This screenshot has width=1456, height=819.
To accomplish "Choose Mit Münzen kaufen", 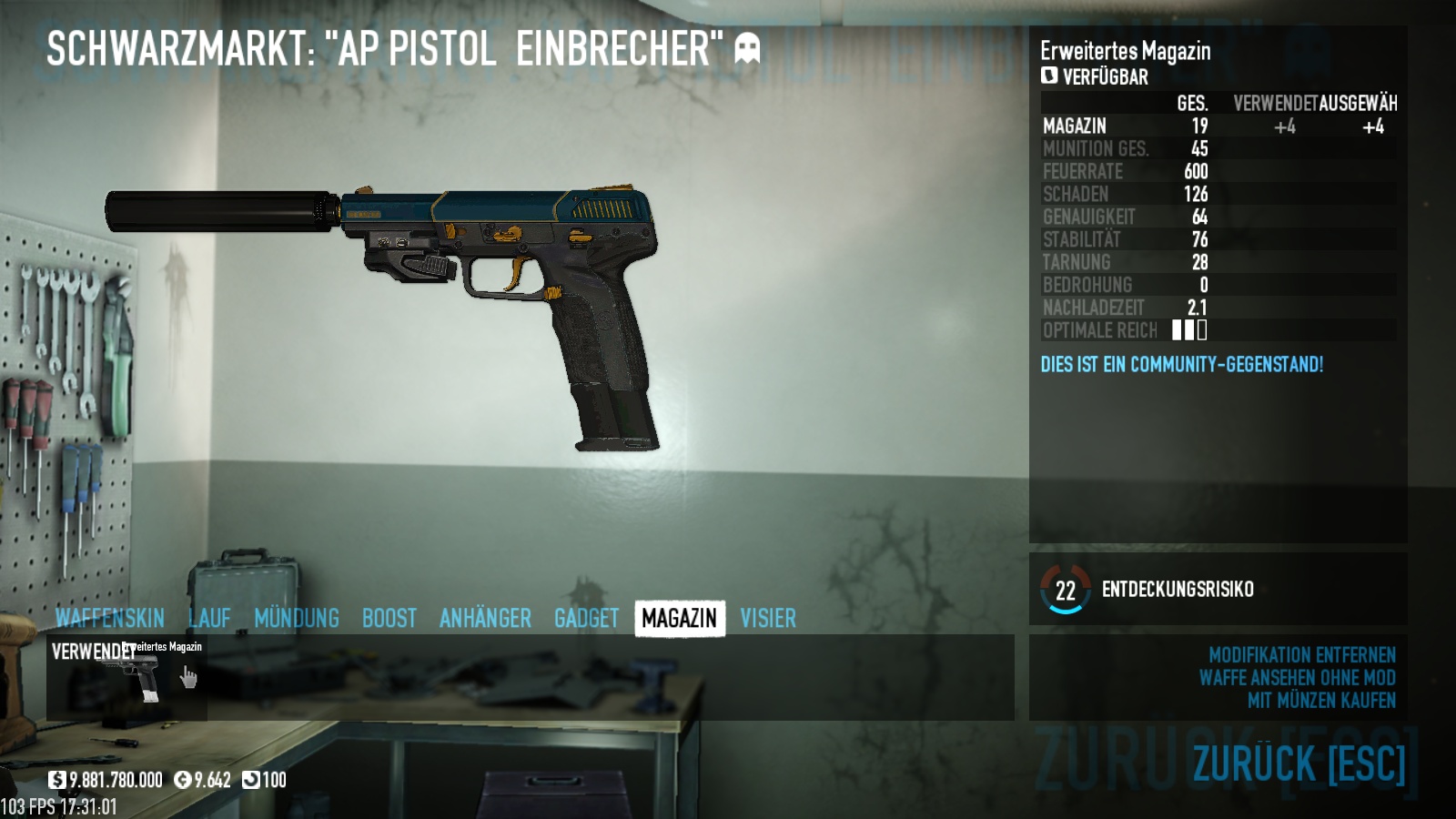I will [1321, 701].
